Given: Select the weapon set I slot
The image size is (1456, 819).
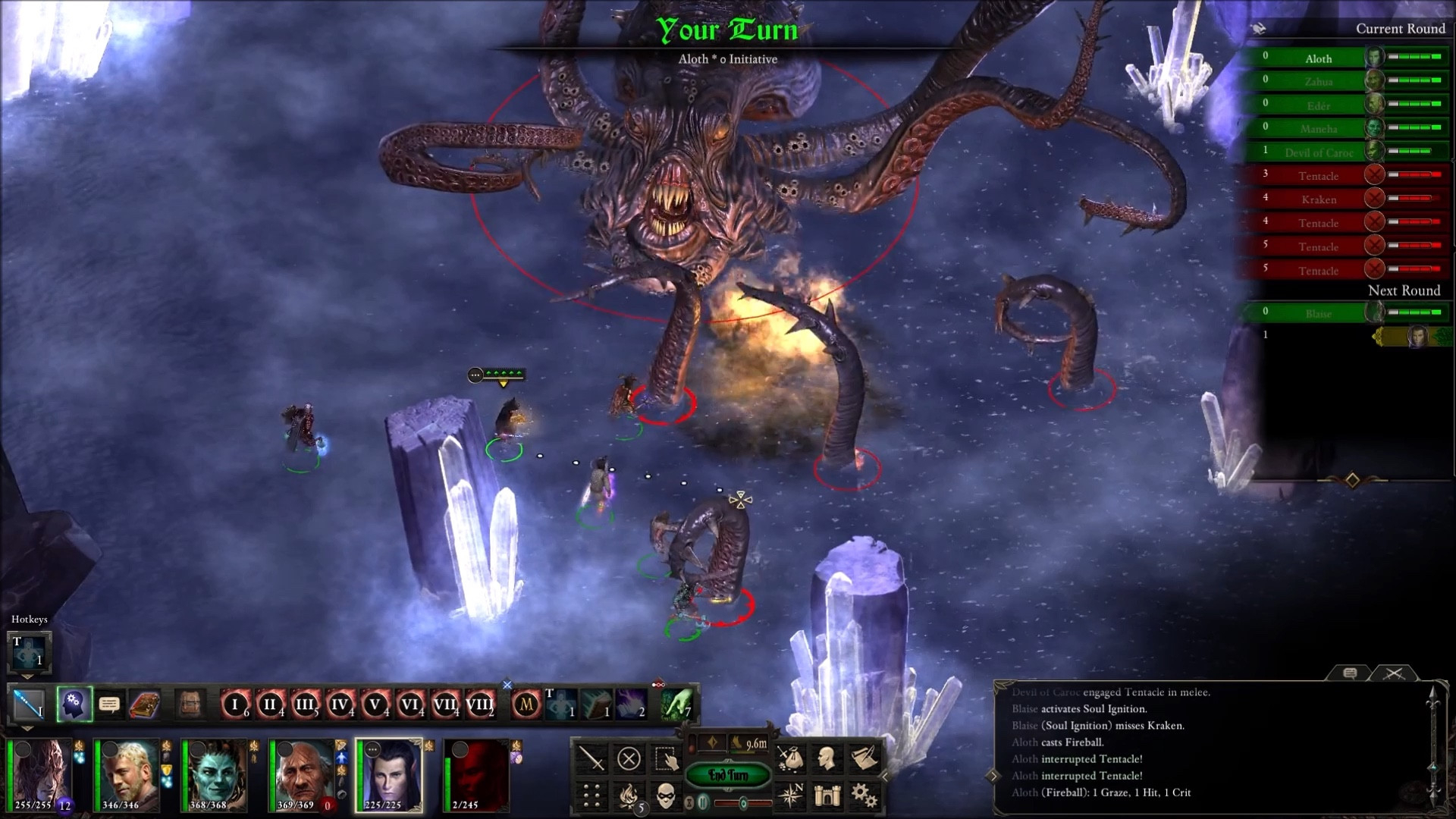Looking at the screenshot, I should point(30,705).
